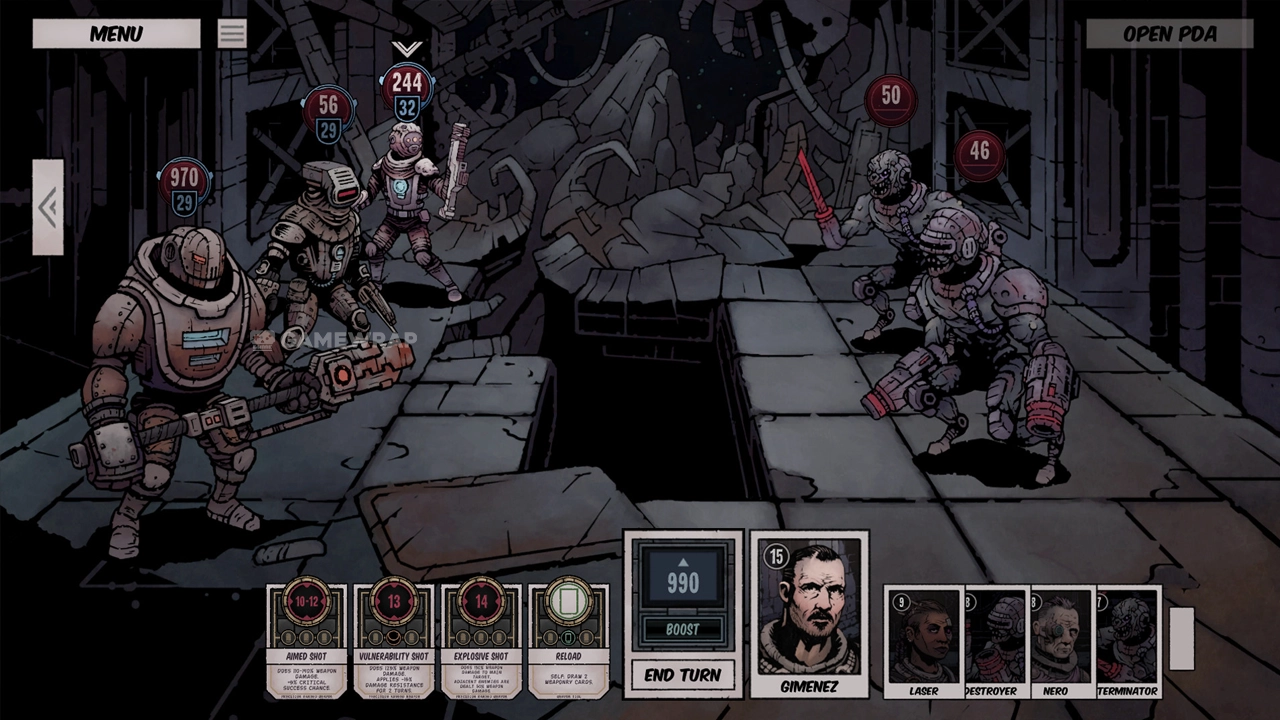
Task: Select Nero's turn order portrait
Action: (1061, 641)
